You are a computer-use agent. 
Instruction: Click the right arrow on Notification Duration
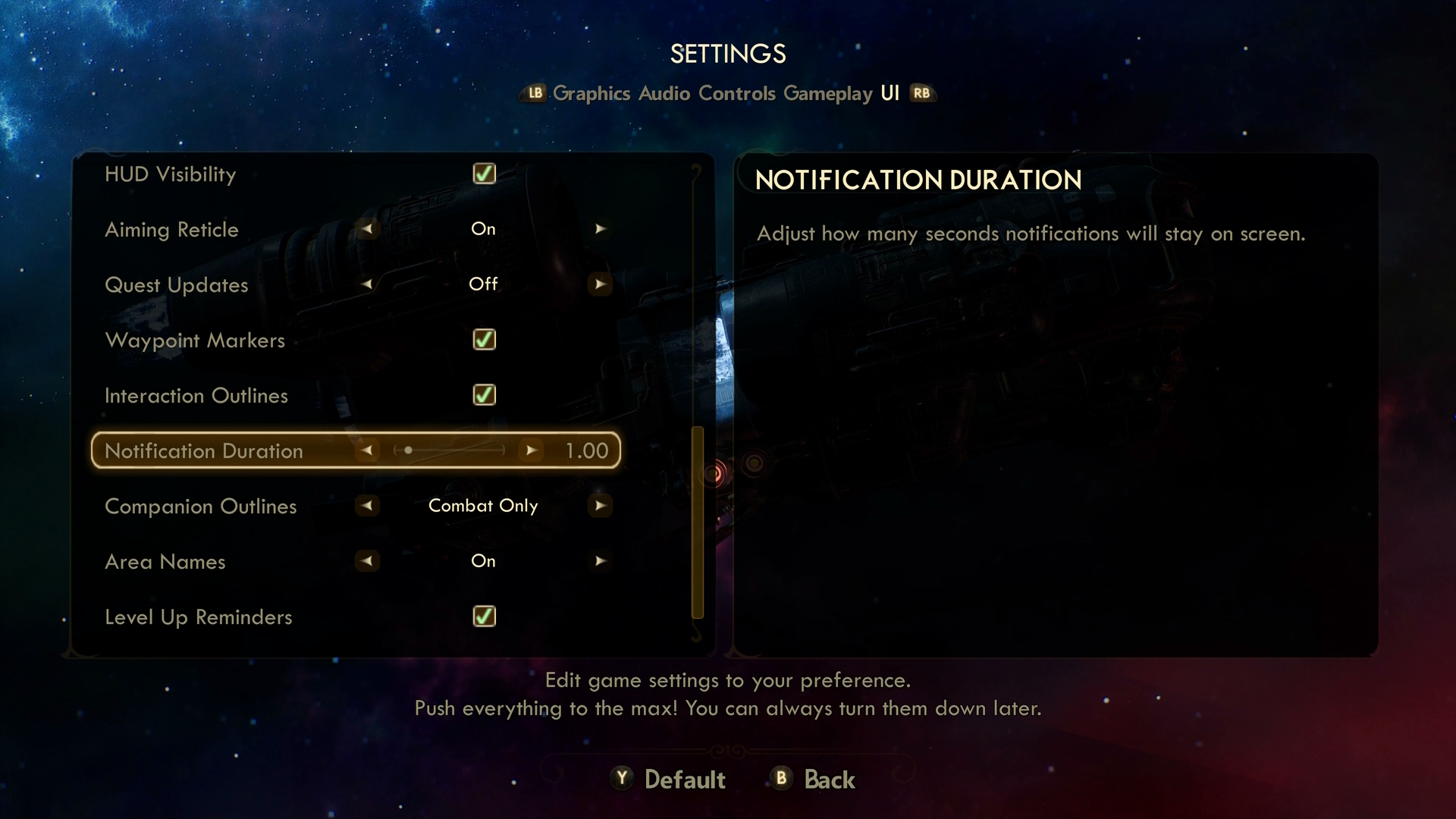[531, 450]
